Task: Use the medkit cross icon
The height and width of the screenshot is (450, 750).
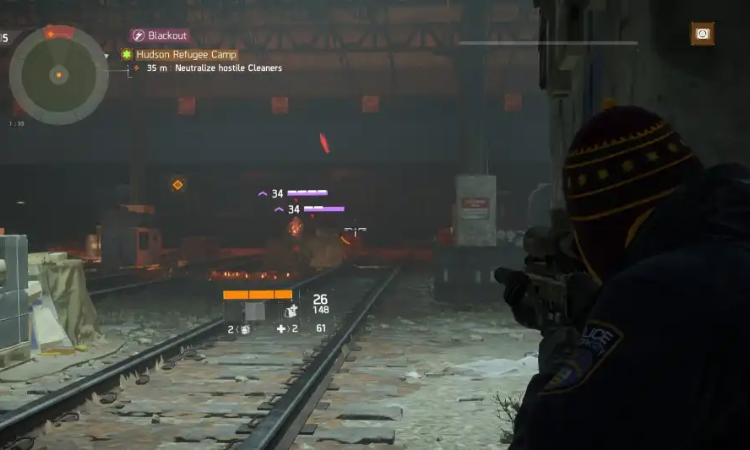Action: (281, 329)
